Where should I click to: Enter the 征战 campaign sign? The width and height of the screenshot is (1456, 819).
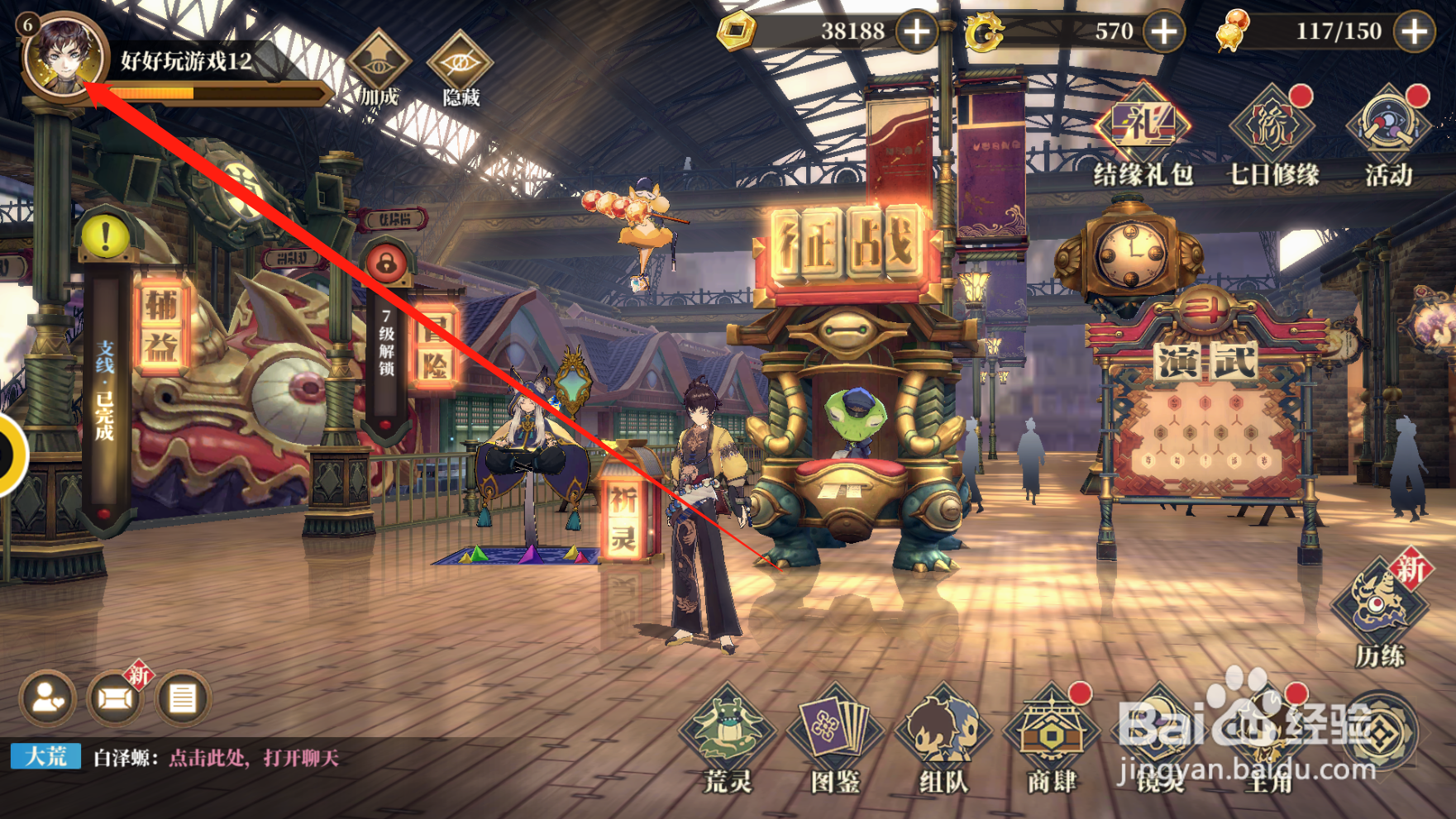click(x=847, y=244)
